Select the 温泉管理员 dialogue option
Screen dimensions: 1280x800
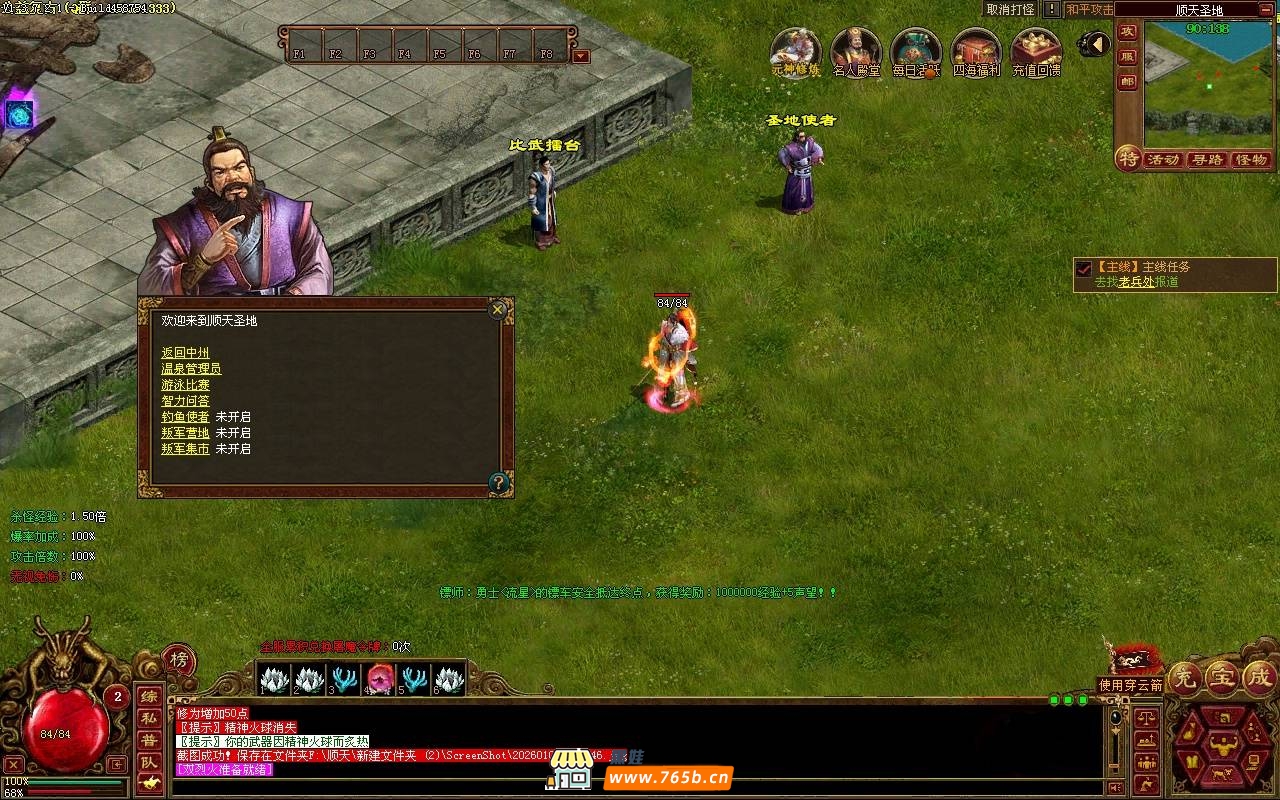(x=191, y=369)
